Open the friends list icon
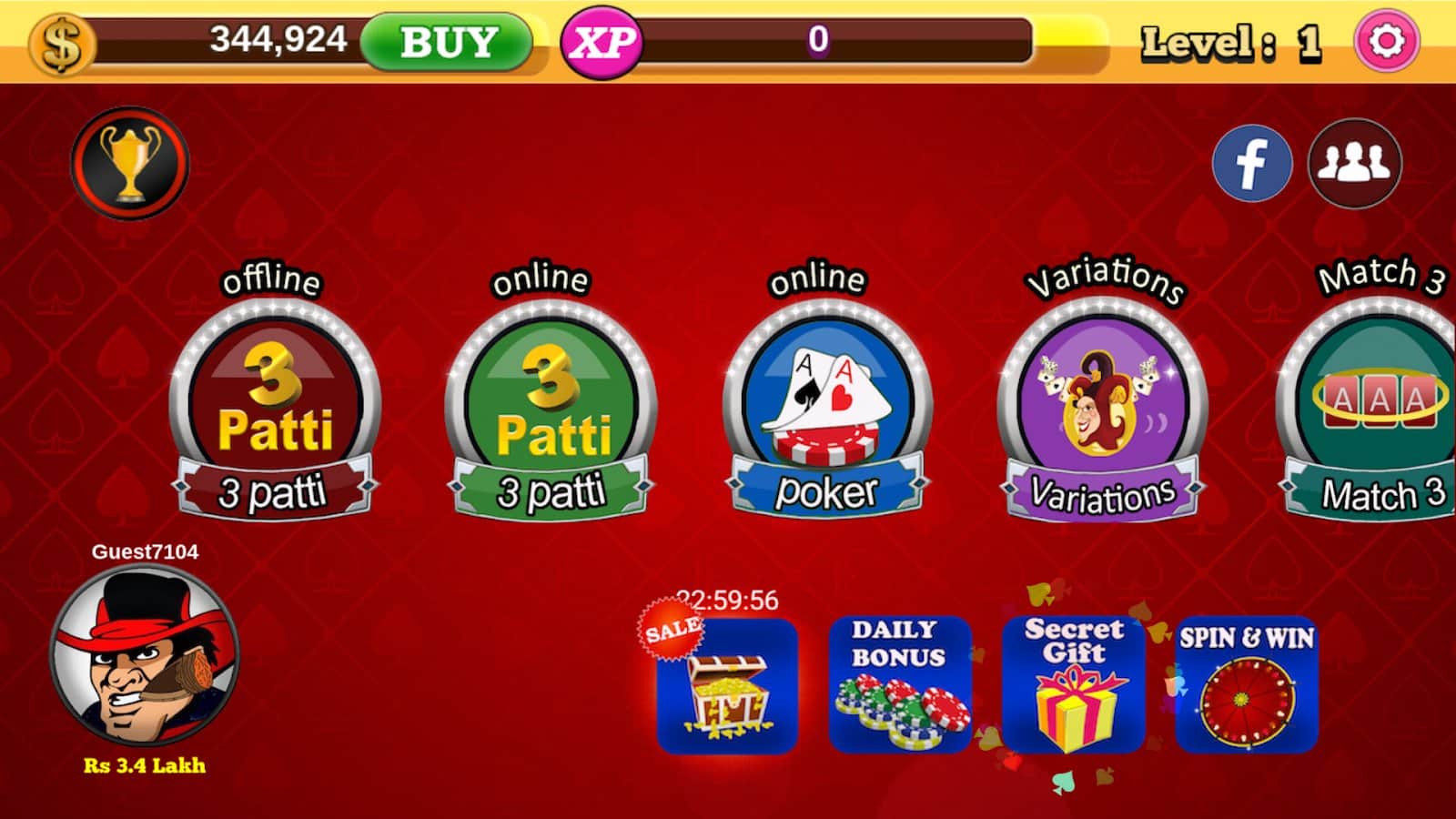1456x819 pixels. pos(1353,164)
